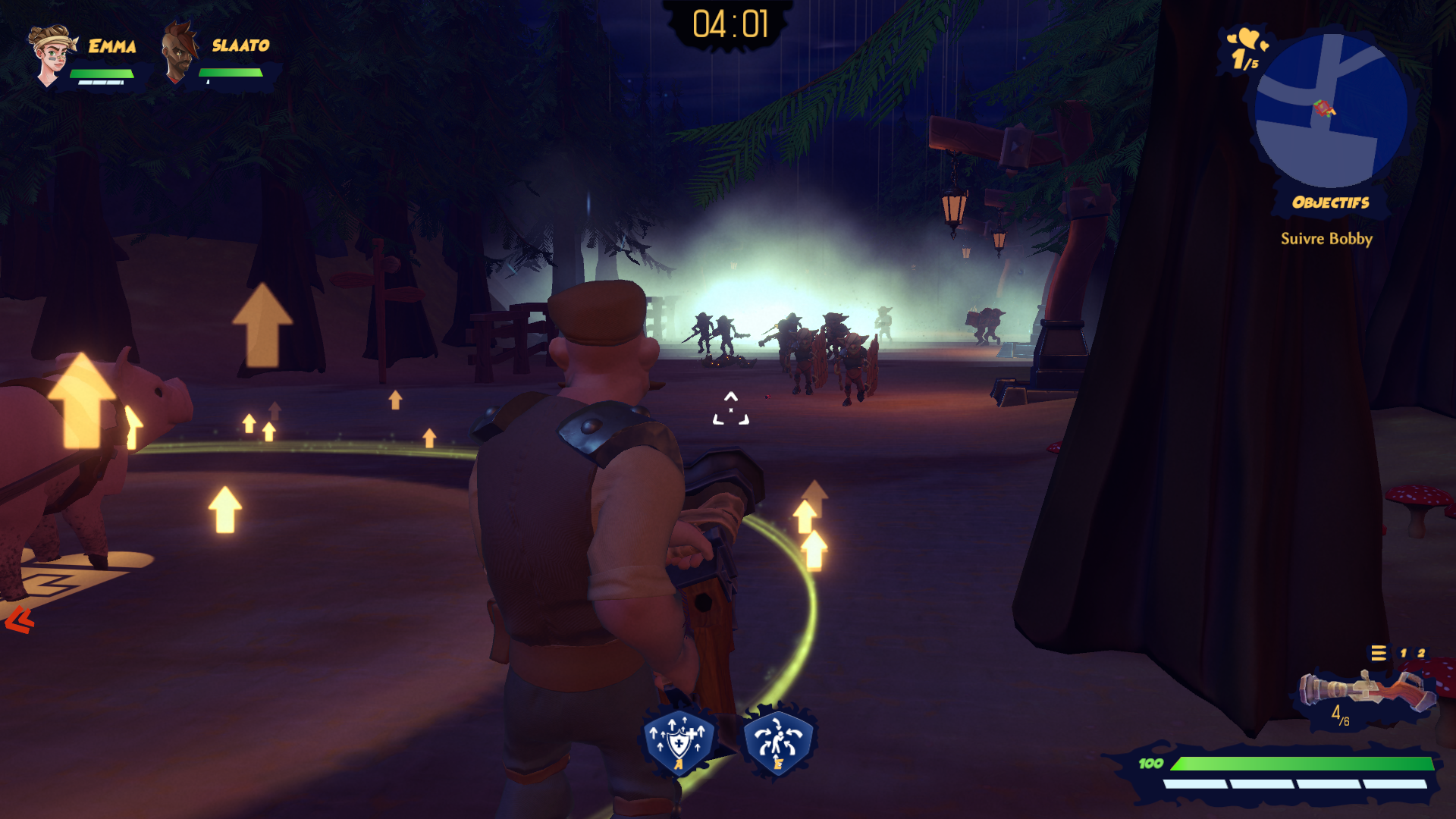Switch to weapon slot 2
Viewport: 1456px width, 819px height.
pyautogui.click(x=1421, y=653)
